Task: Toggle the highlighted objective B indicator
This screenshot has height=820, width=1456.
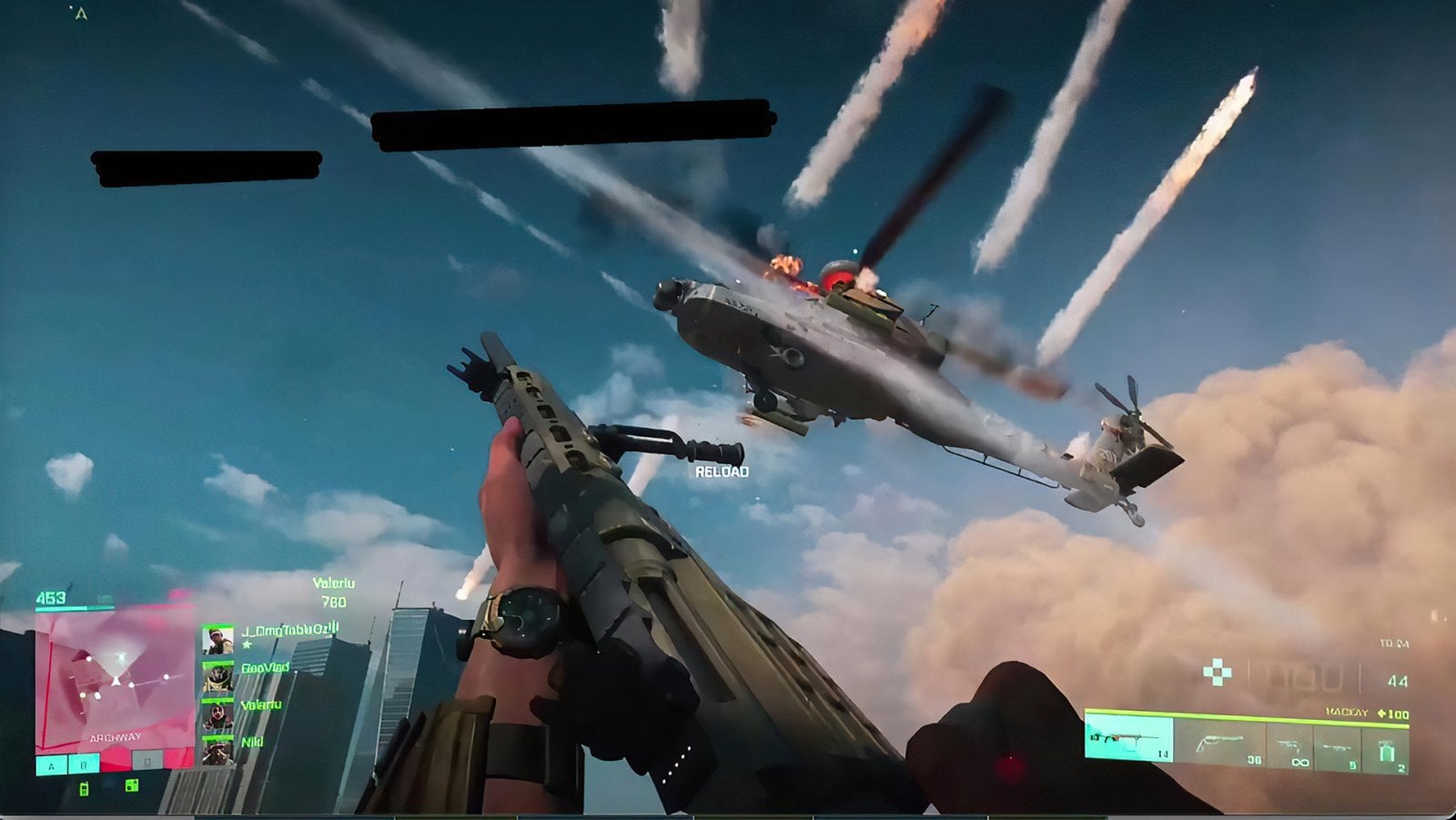Action: [x=84, y=766]
